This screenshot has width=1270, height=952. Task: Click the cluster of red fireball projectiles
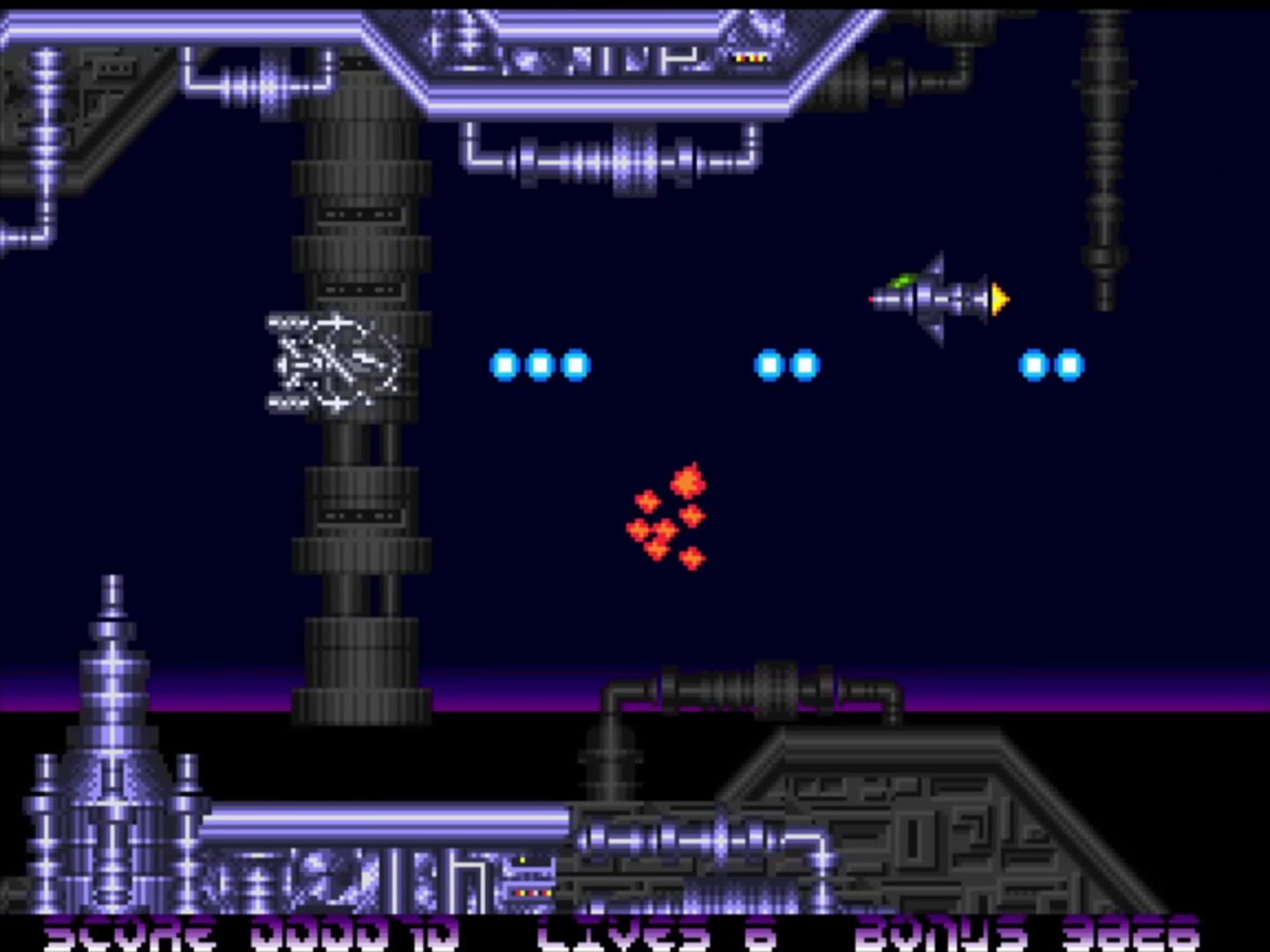(x=670, y=520)
